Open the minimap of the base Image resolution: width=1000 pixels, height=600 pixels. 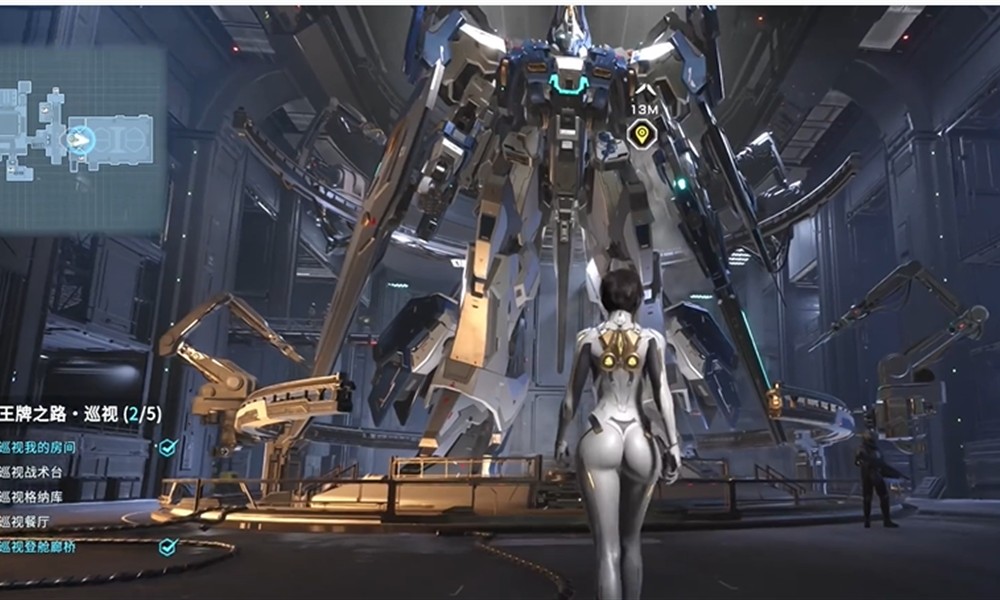(x=82, y=140)
